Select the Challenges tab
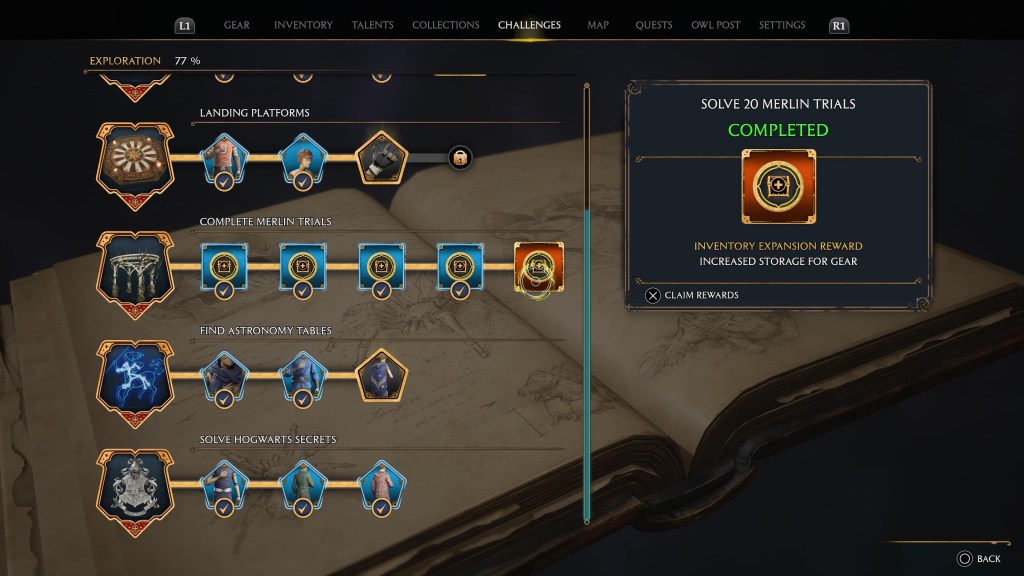 click(x=529, y=25)
